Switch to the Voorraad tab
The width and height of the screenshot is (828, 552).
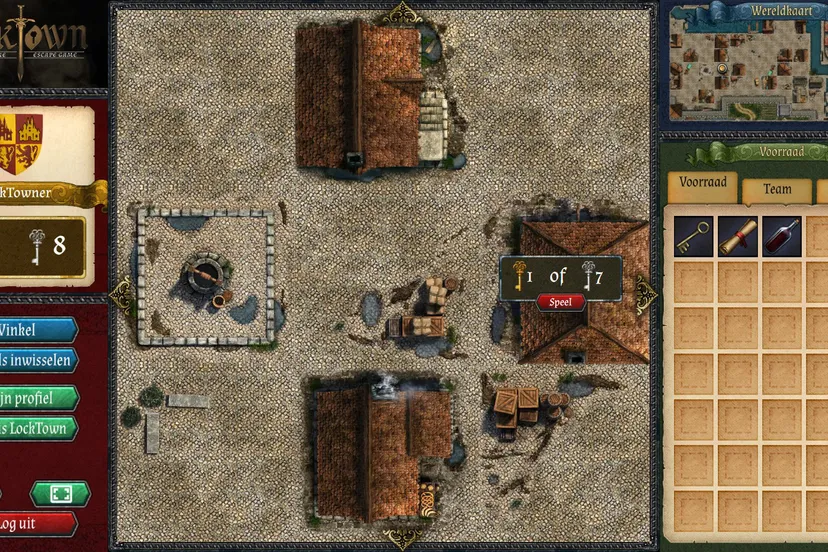702,185
